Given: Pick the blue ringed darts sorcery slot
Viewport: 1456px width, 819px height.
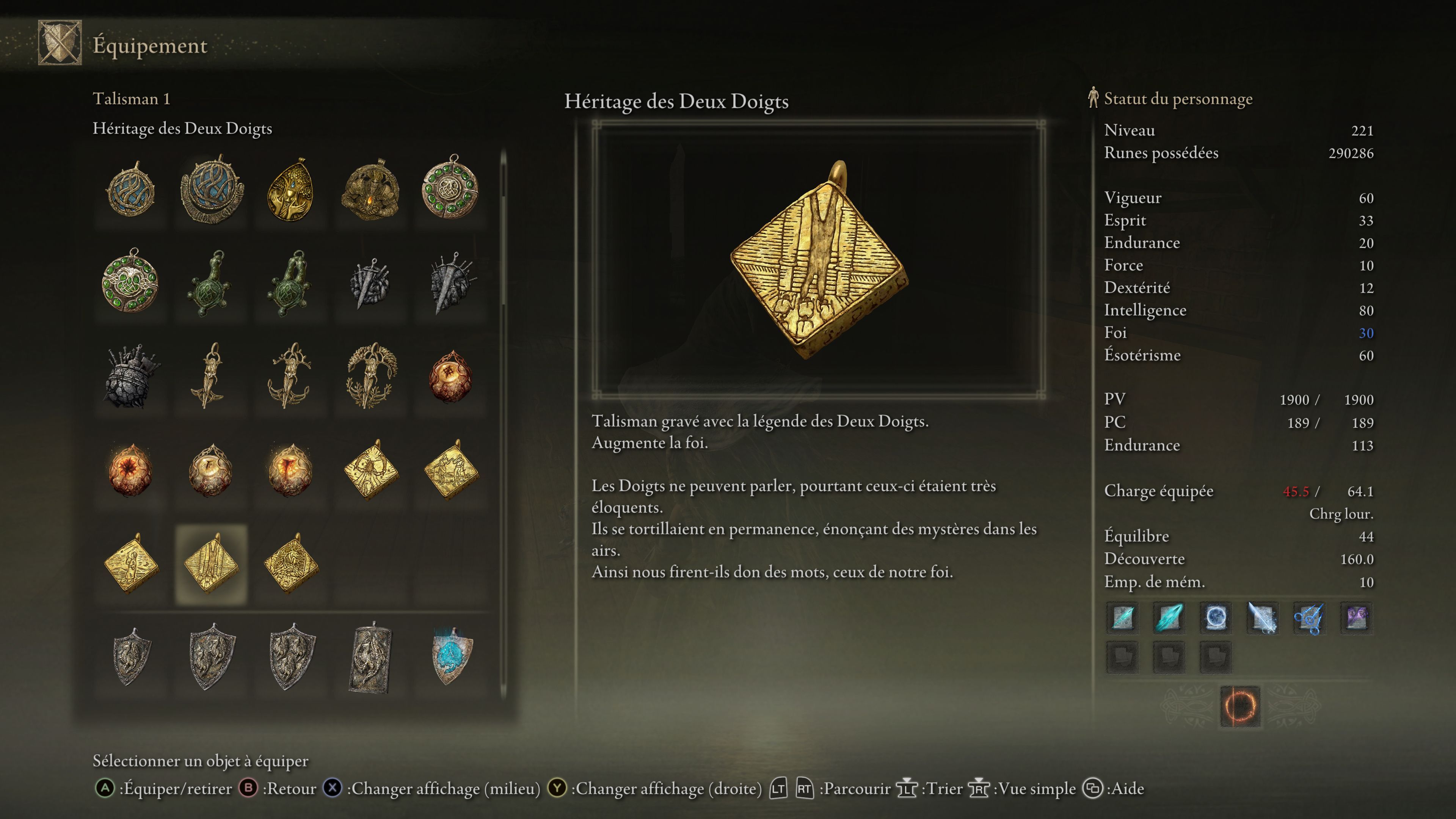Looking at the screenshot, I should tap(1309, 617).
